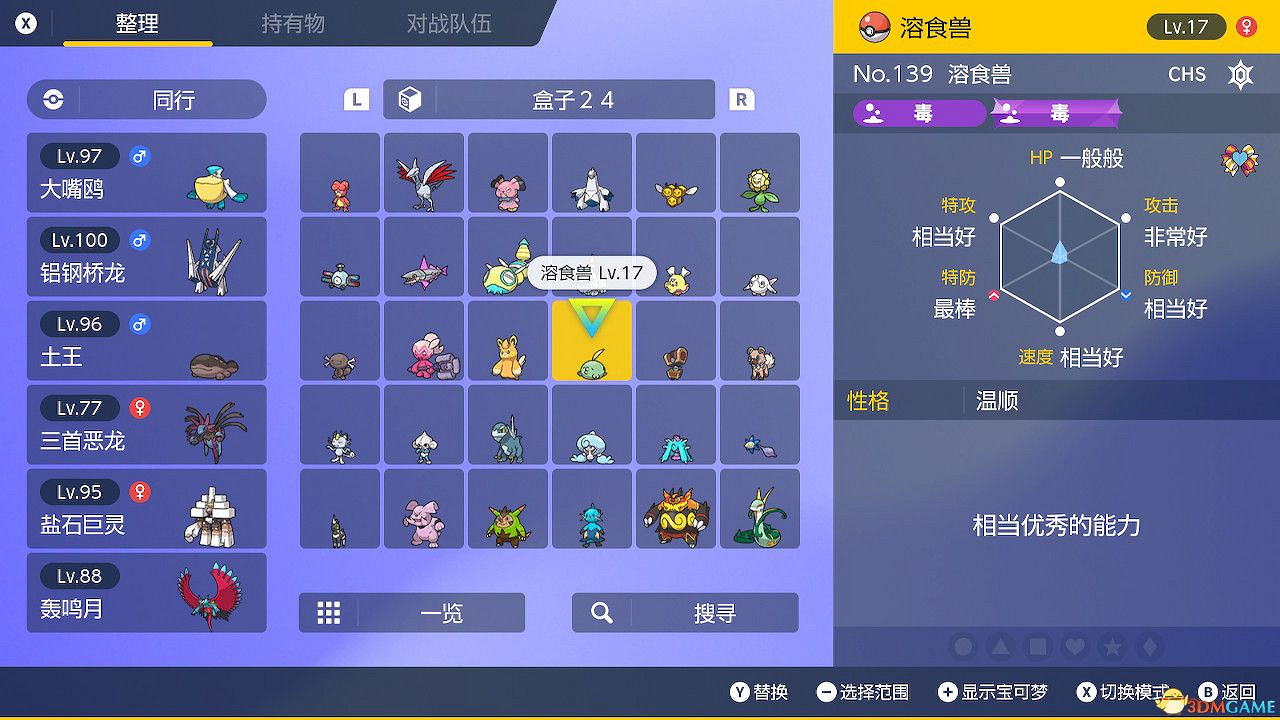1280x720 pixels.
Task: Click the grid icon on the 一览 button
Action: 329,612
